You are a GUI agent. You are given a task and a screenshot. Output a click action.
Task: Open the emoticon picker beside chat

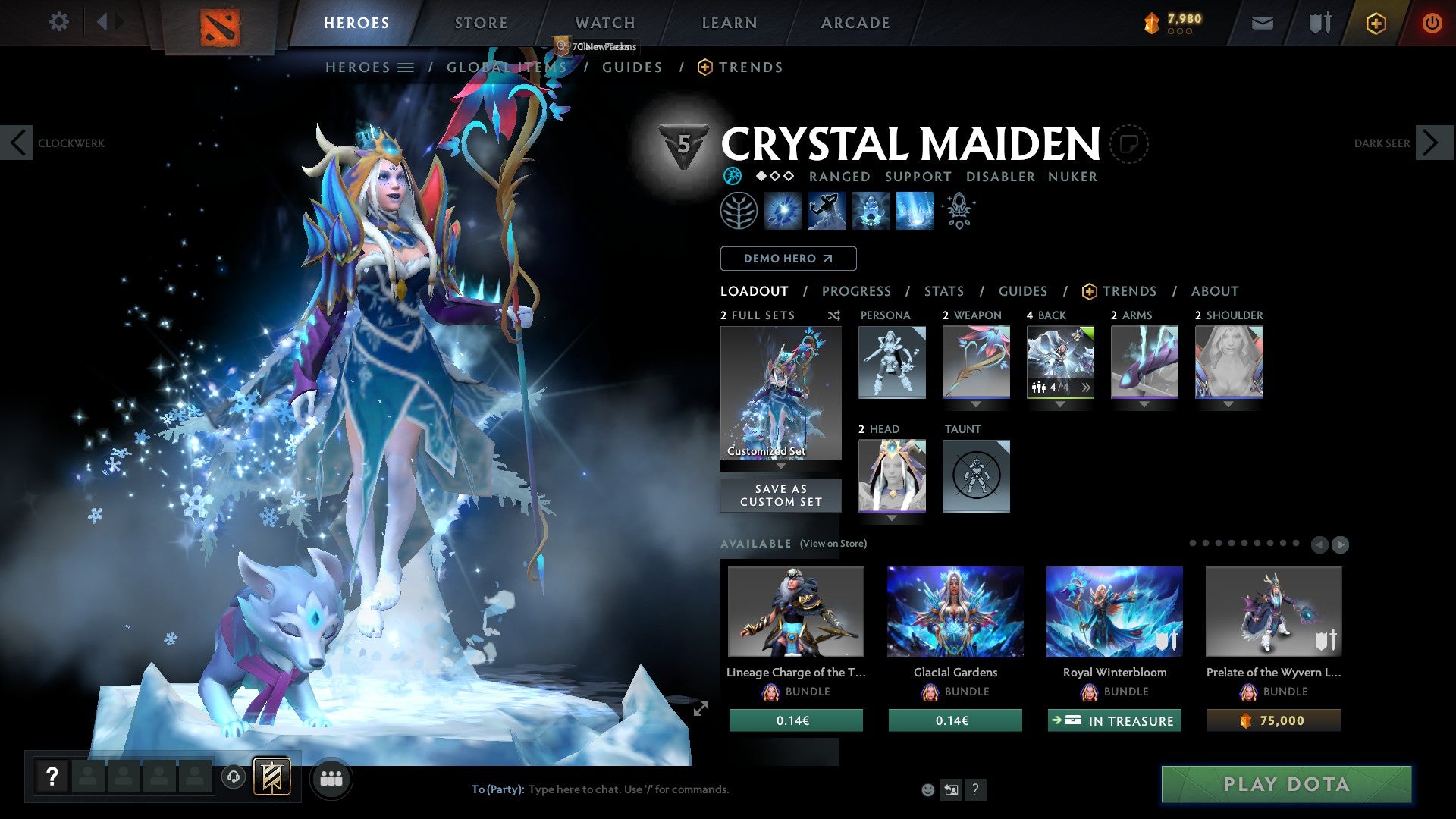click(927, 789)
